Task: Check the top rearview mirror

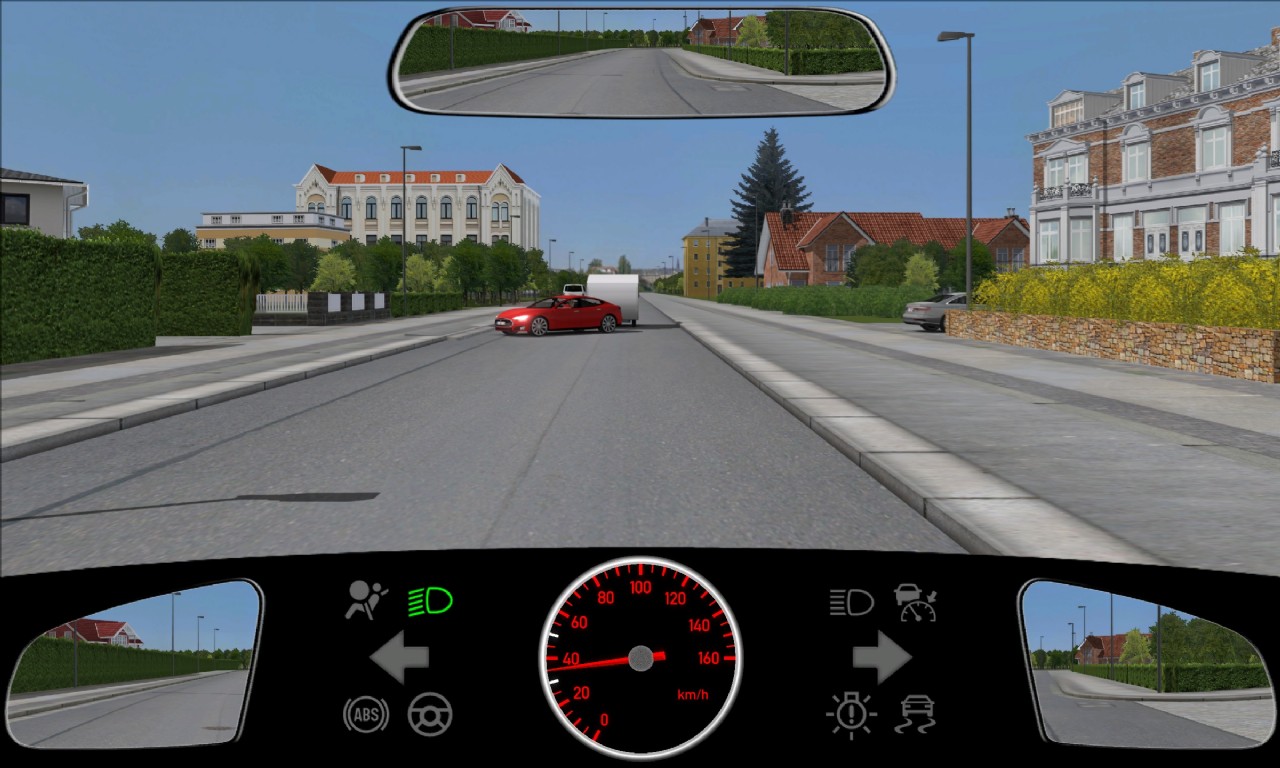Action: 640,62
